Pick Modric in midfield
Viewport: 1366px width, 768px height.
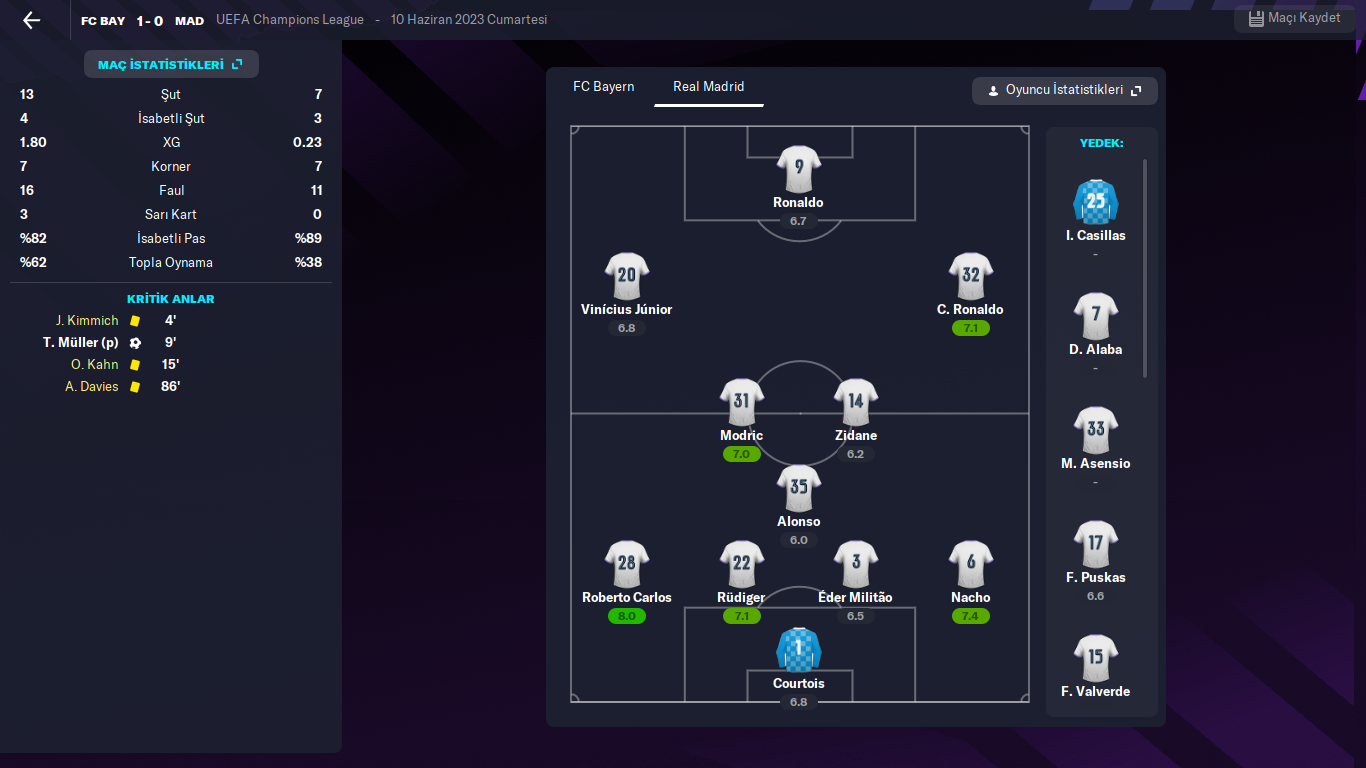[741, 403]
